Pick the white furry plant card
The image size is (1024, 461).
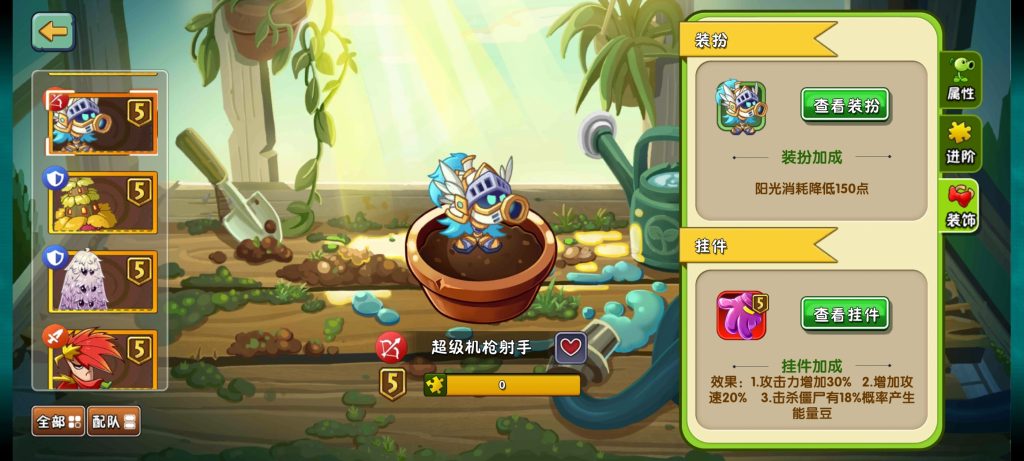pyautogui.click(x=101, y=279)
